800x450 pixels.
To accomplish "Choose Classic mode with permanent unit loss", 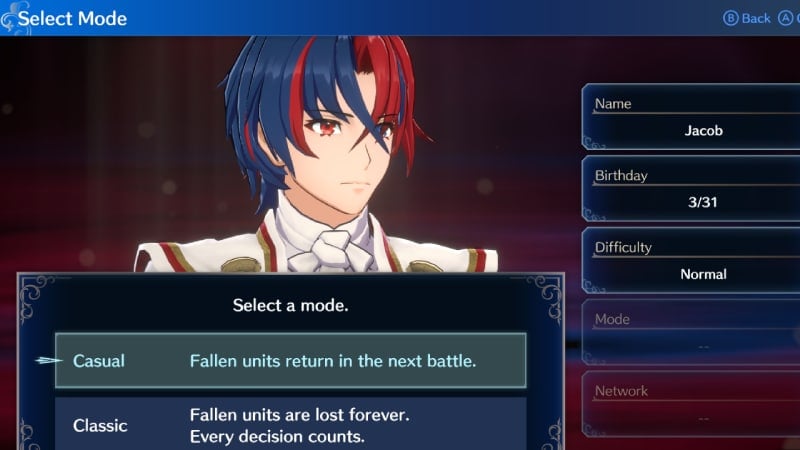I will click(x=290, y=425).
